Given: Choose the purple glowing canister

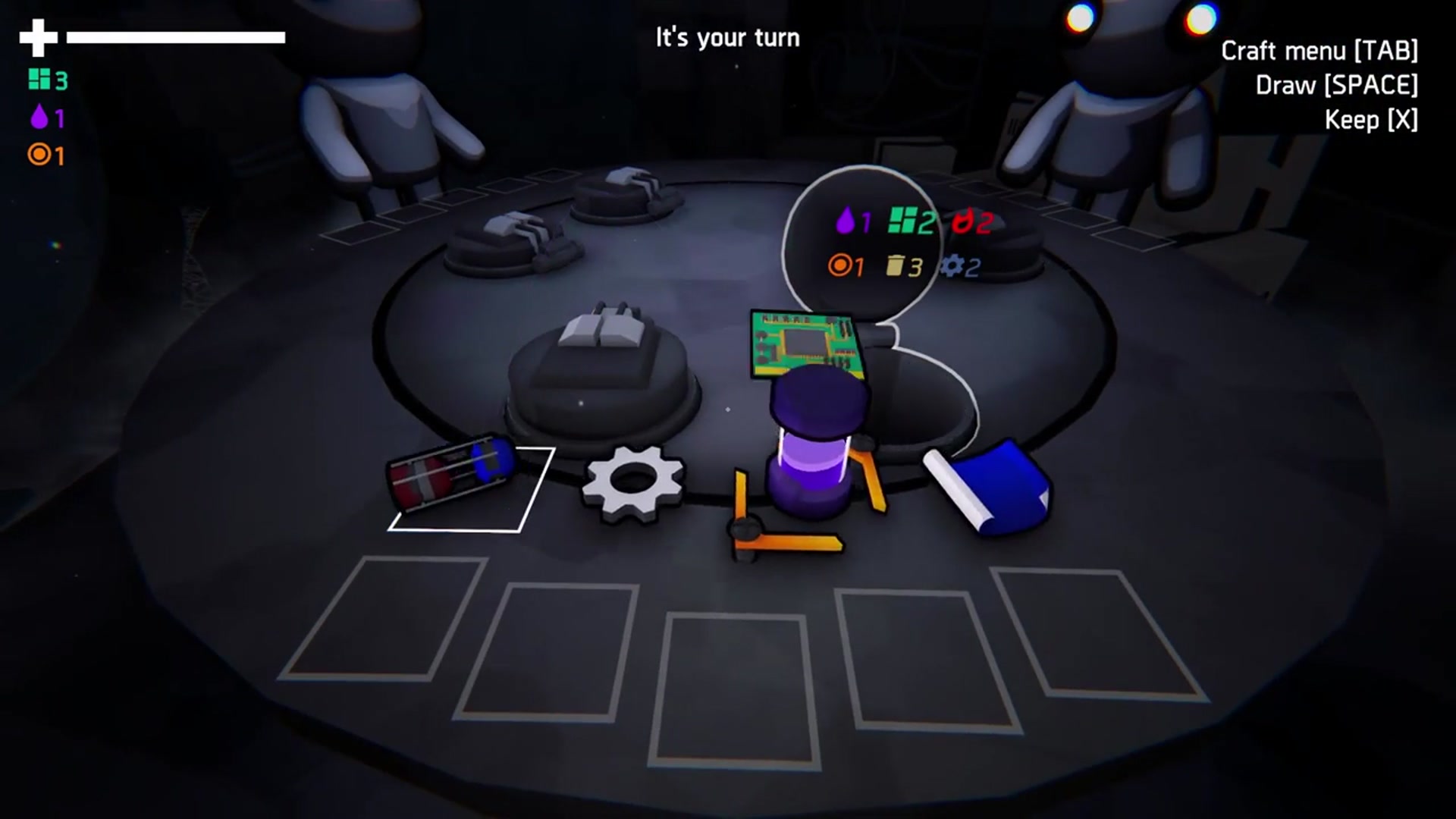Looking at the screenshot, I should coord(815,447).
